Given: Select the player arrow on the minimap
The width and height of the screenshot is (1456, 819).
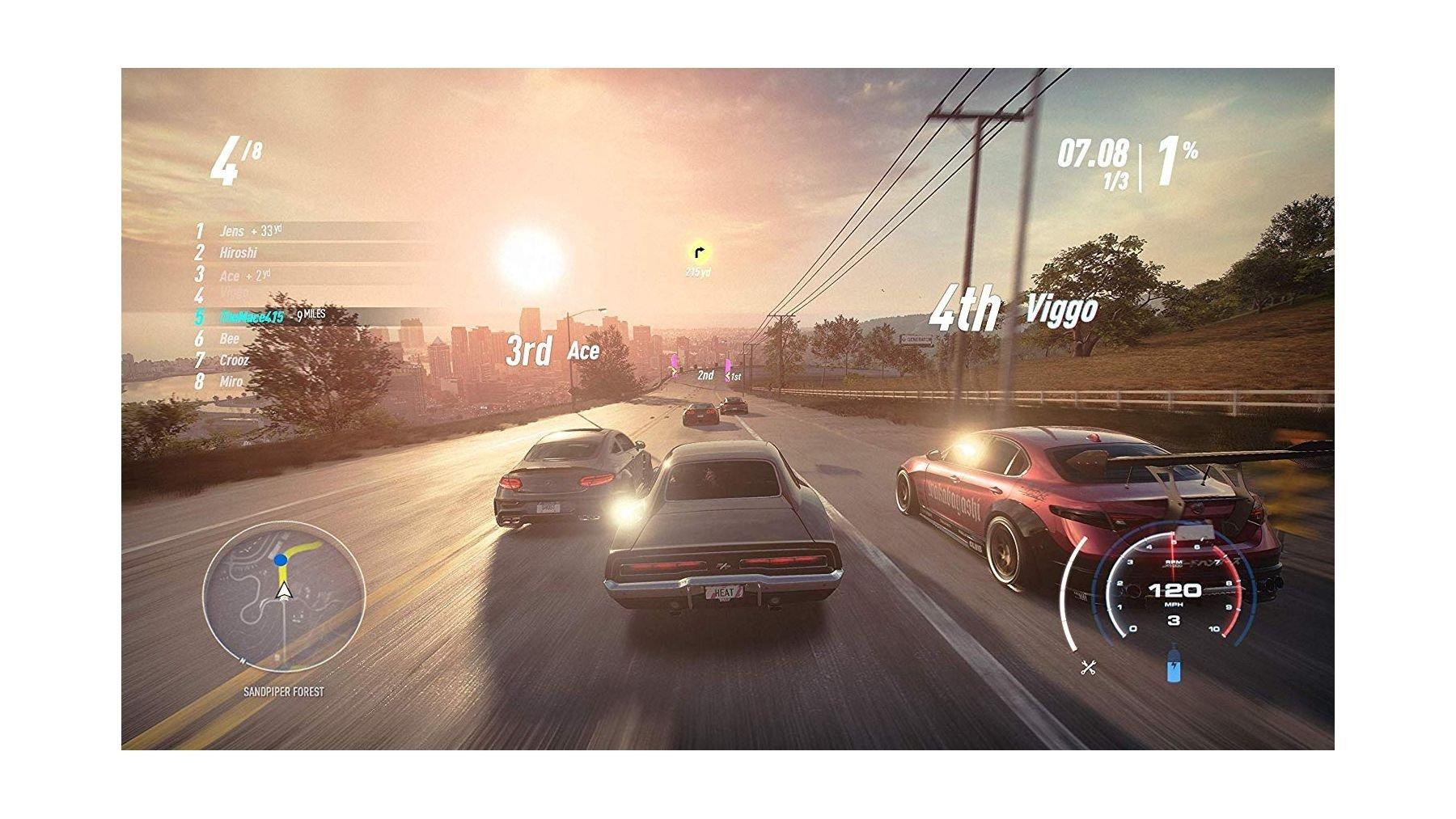Looking at the screenshot, I should coord(282,590).
